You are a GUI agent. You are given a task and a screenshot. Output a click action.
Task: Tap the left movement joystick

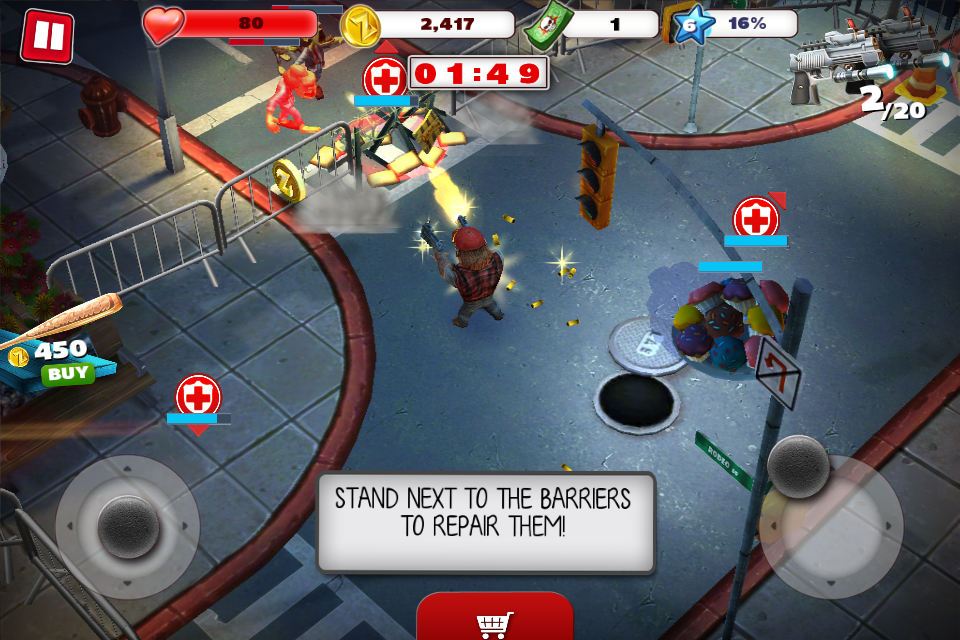point(128,527)
